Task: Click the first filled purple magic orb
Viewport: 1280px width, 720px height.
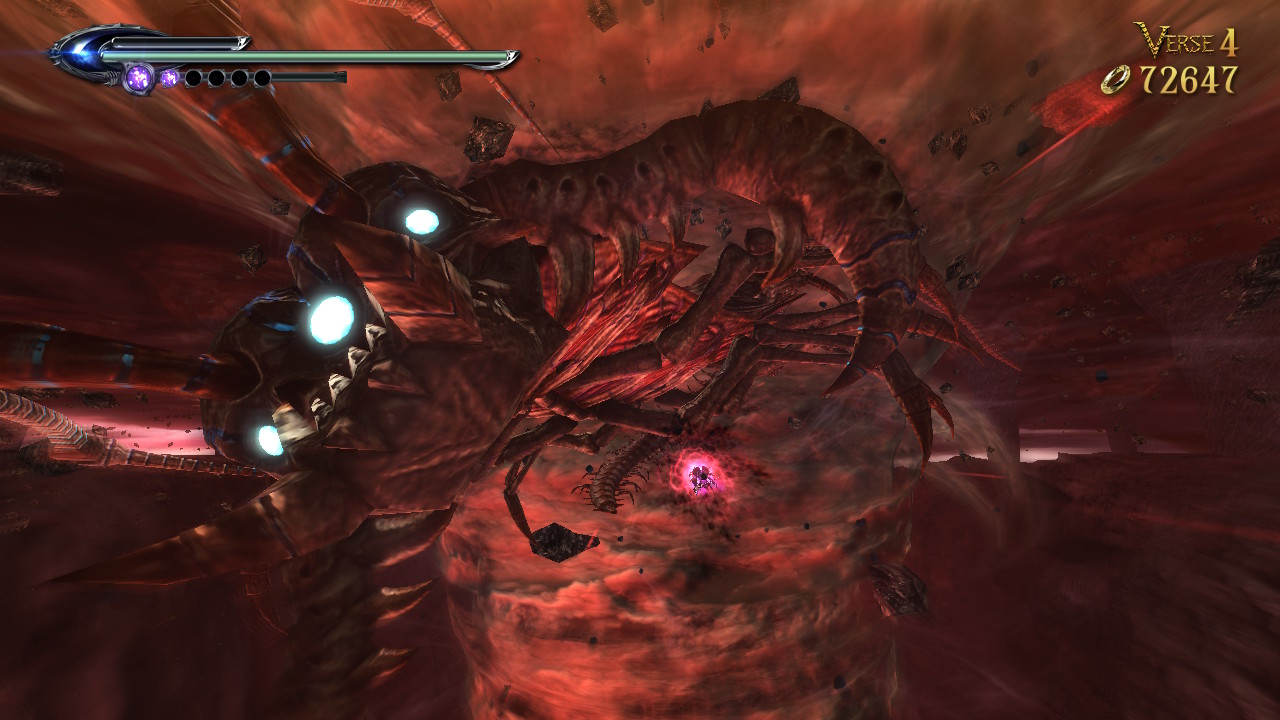Action: tap(138, 78)
